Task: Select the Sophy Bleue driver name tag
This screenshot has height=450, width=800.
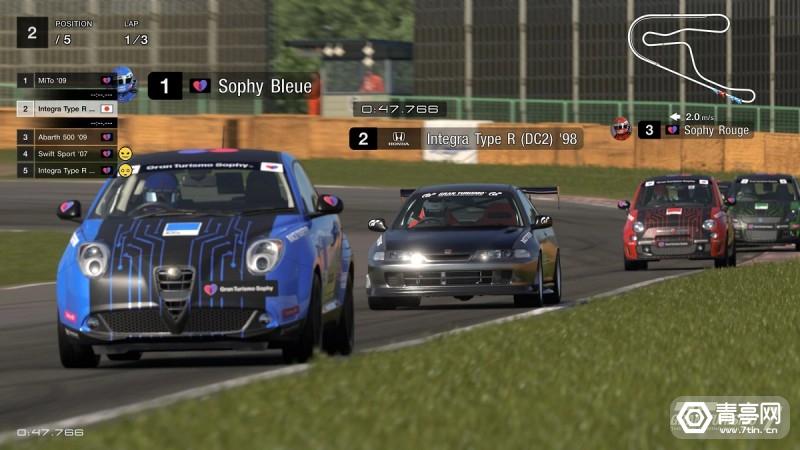Action: (x=264, y=86)
